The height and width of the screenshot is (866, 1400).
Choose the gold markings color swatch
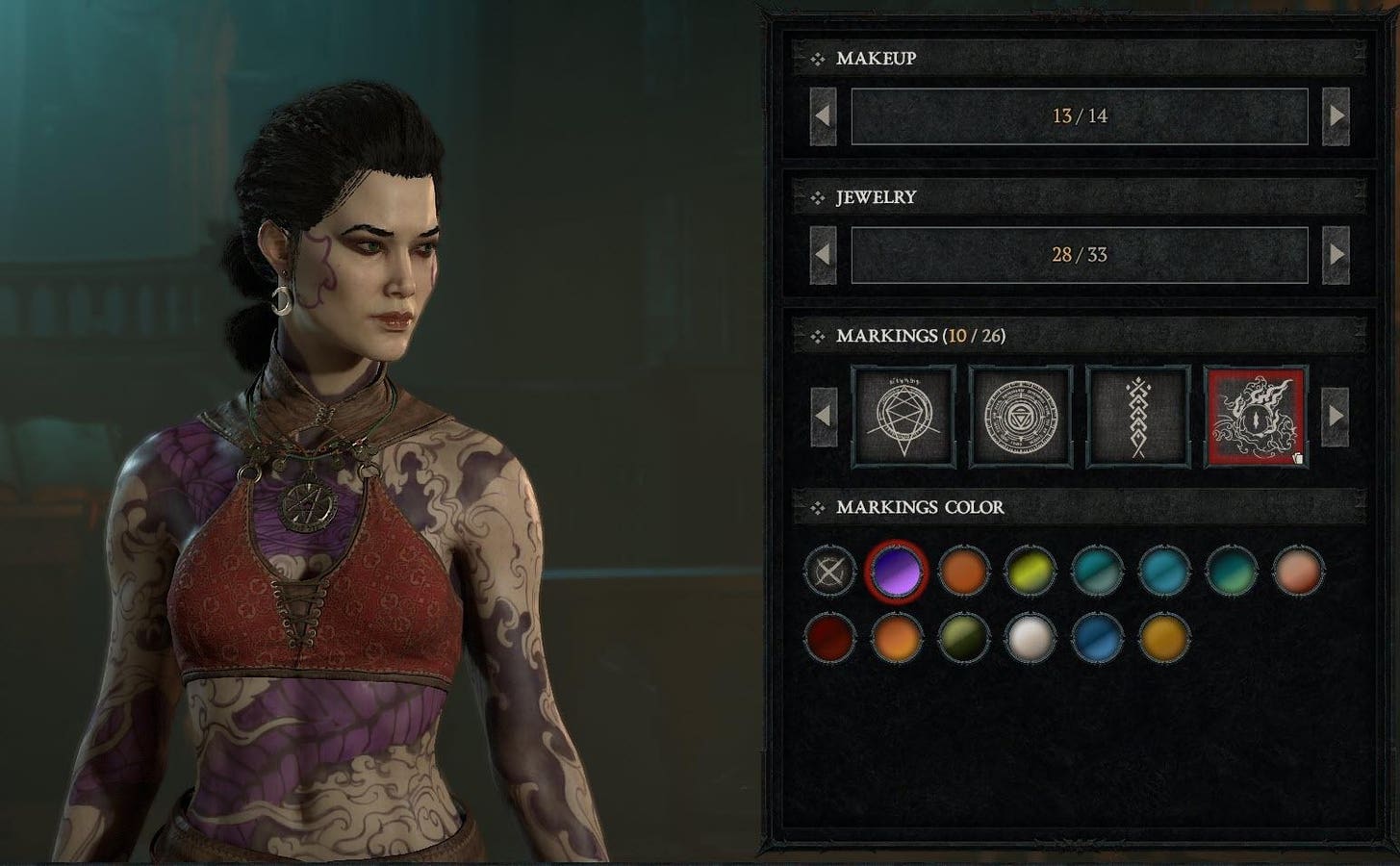1164,637
